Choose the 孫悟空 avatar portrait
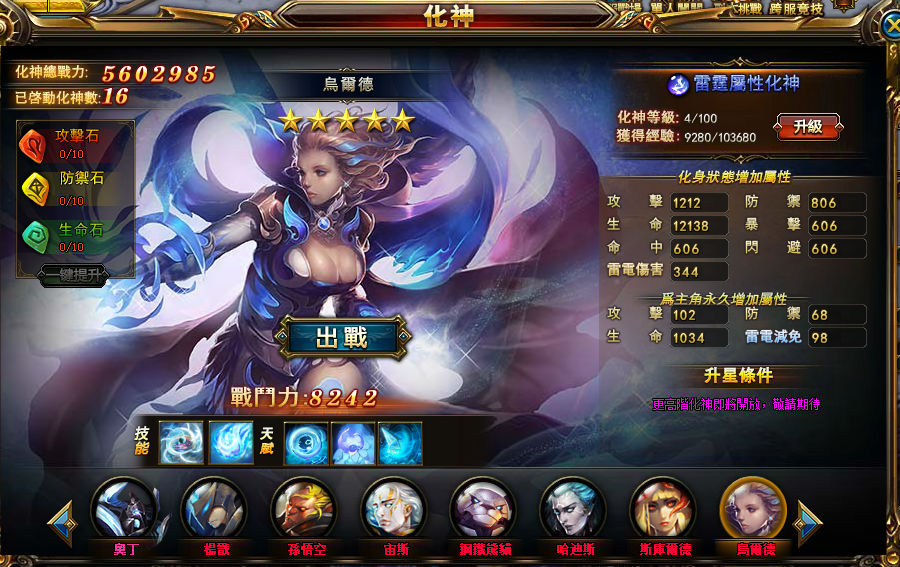900x567 pixels. click(304, 510)
